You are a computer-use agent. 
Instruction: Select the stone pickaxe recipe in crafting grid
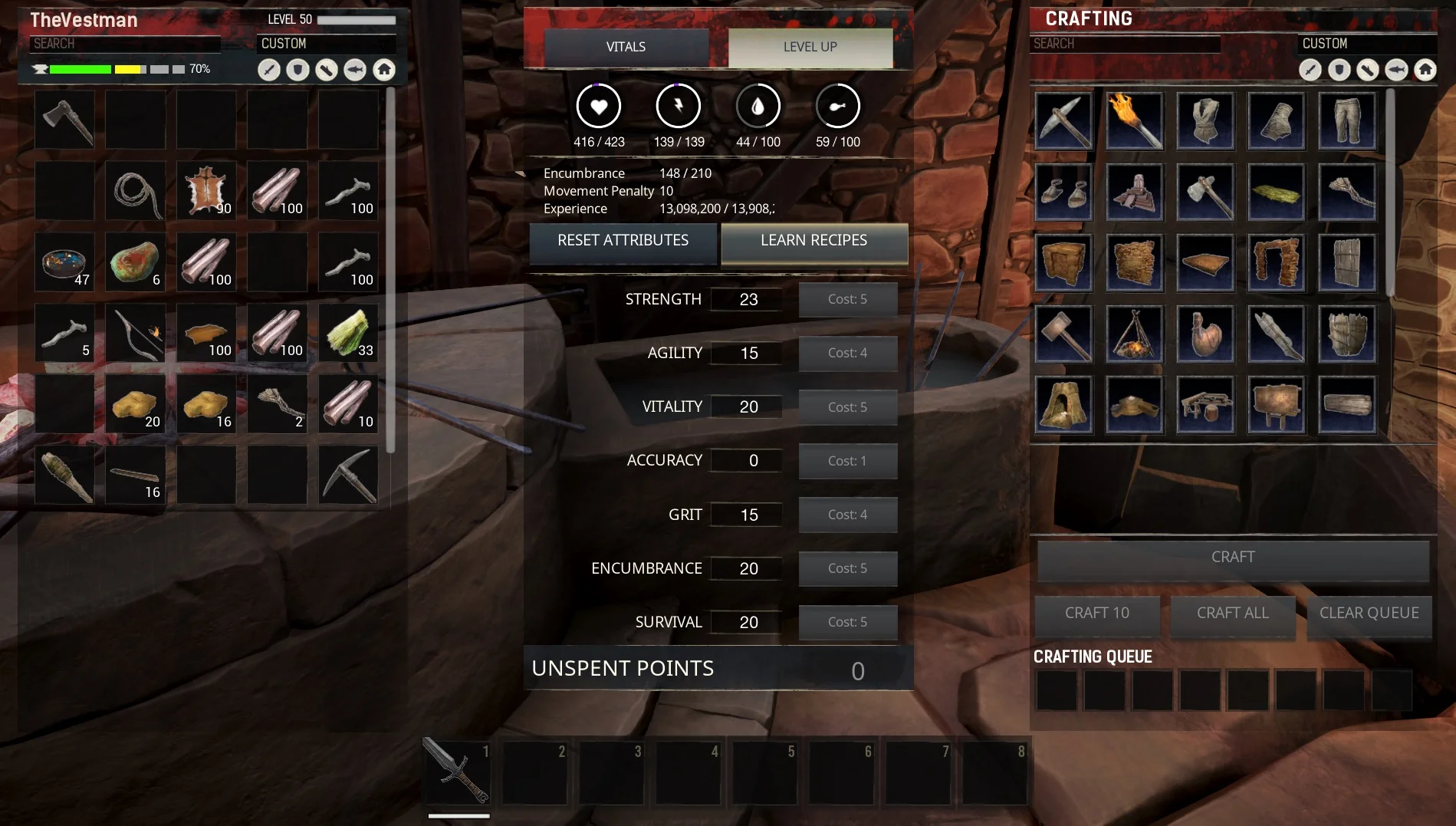point(1063,120)
